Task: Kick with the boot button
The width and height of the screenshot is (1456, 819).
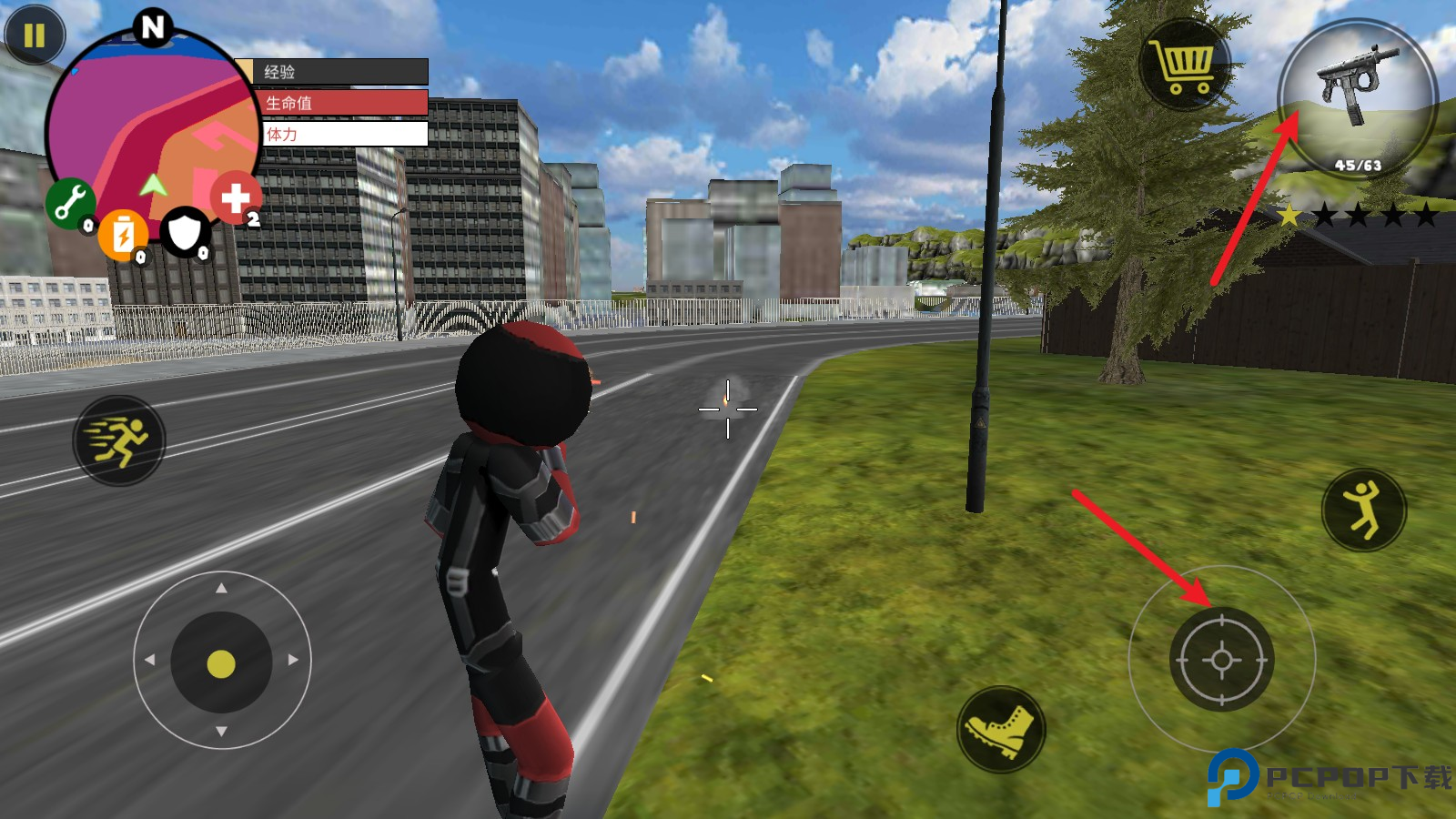Action: (1001, 729)
